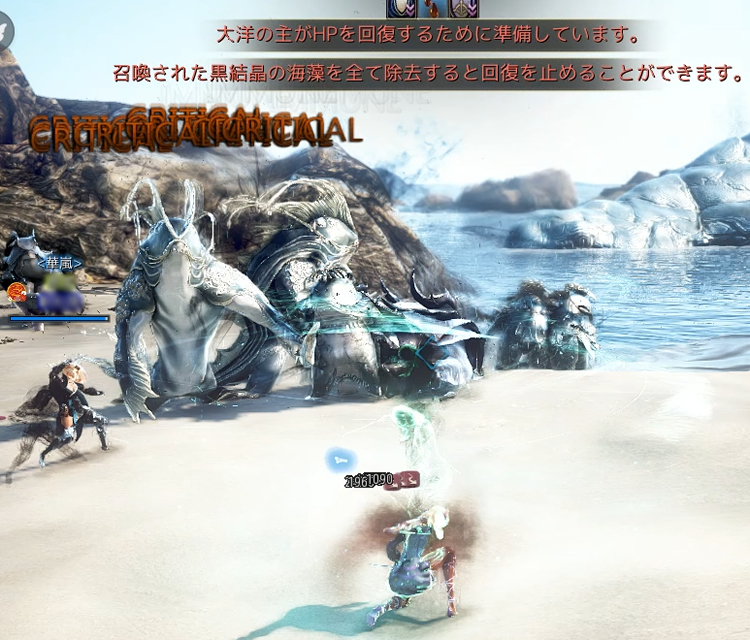Select the orange droplets status icon

tap(433, 8)
